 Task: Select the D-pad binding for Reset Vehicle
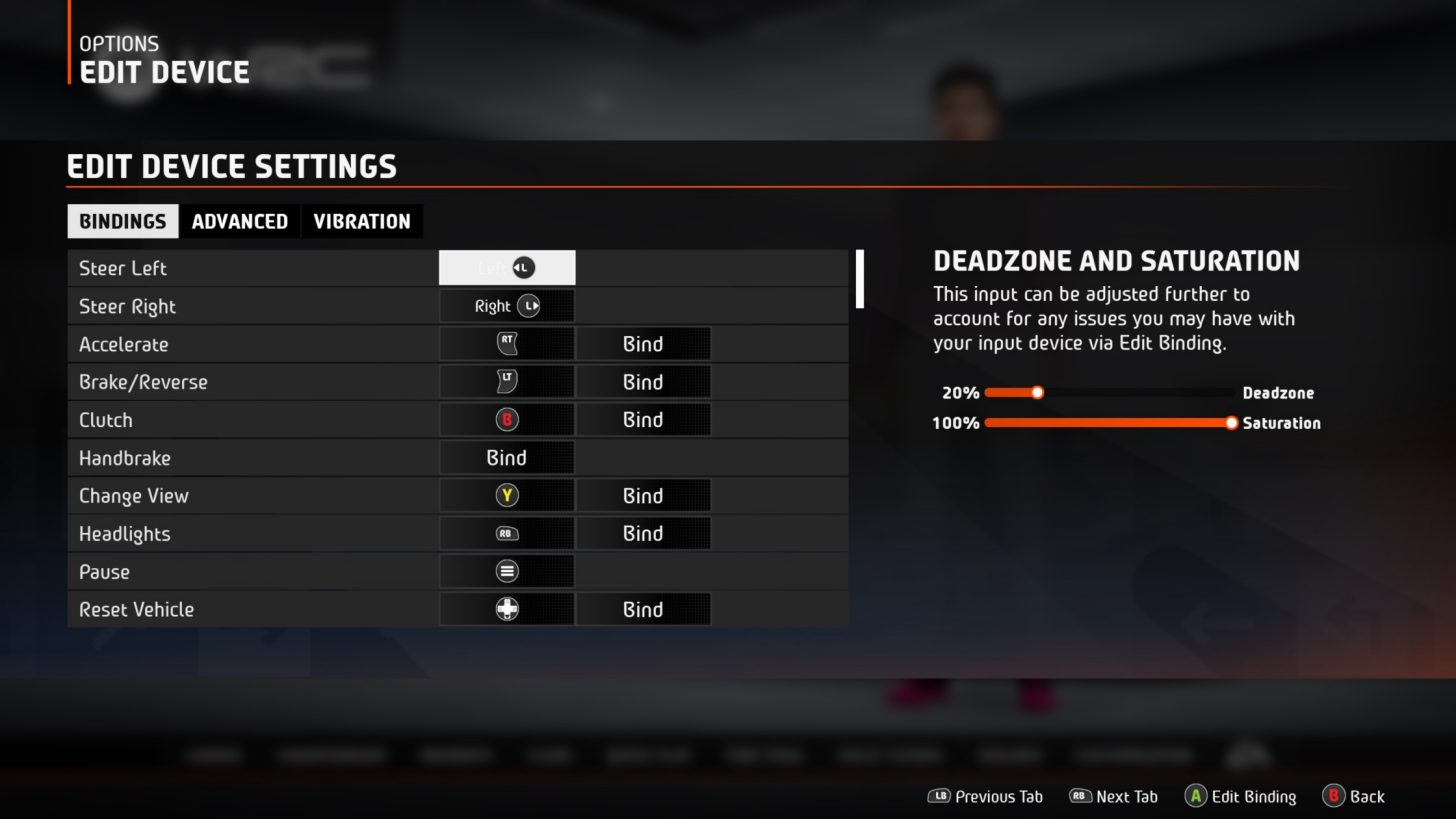(x=506, y=609)
